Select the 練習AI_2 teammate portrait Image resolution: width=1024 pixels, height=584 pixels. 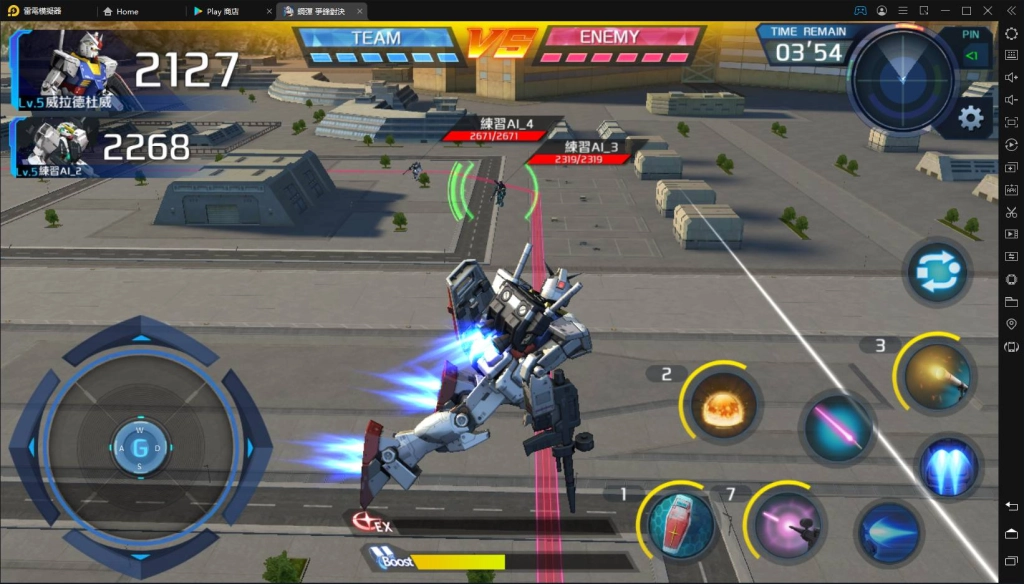[x=56, y=146]
